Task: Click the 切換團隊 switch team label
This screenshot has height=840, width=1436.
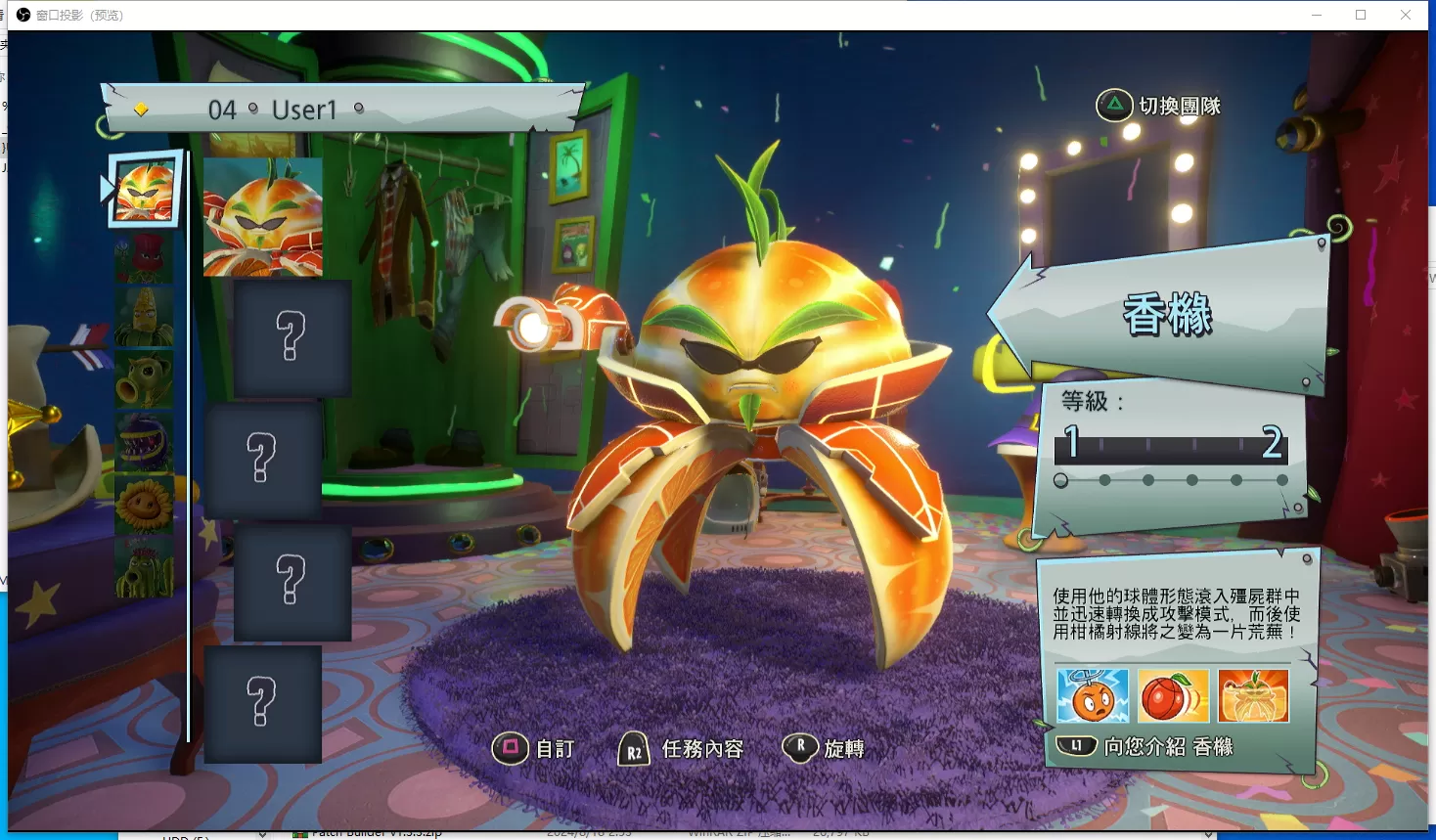Action: tap(1179, 106)
